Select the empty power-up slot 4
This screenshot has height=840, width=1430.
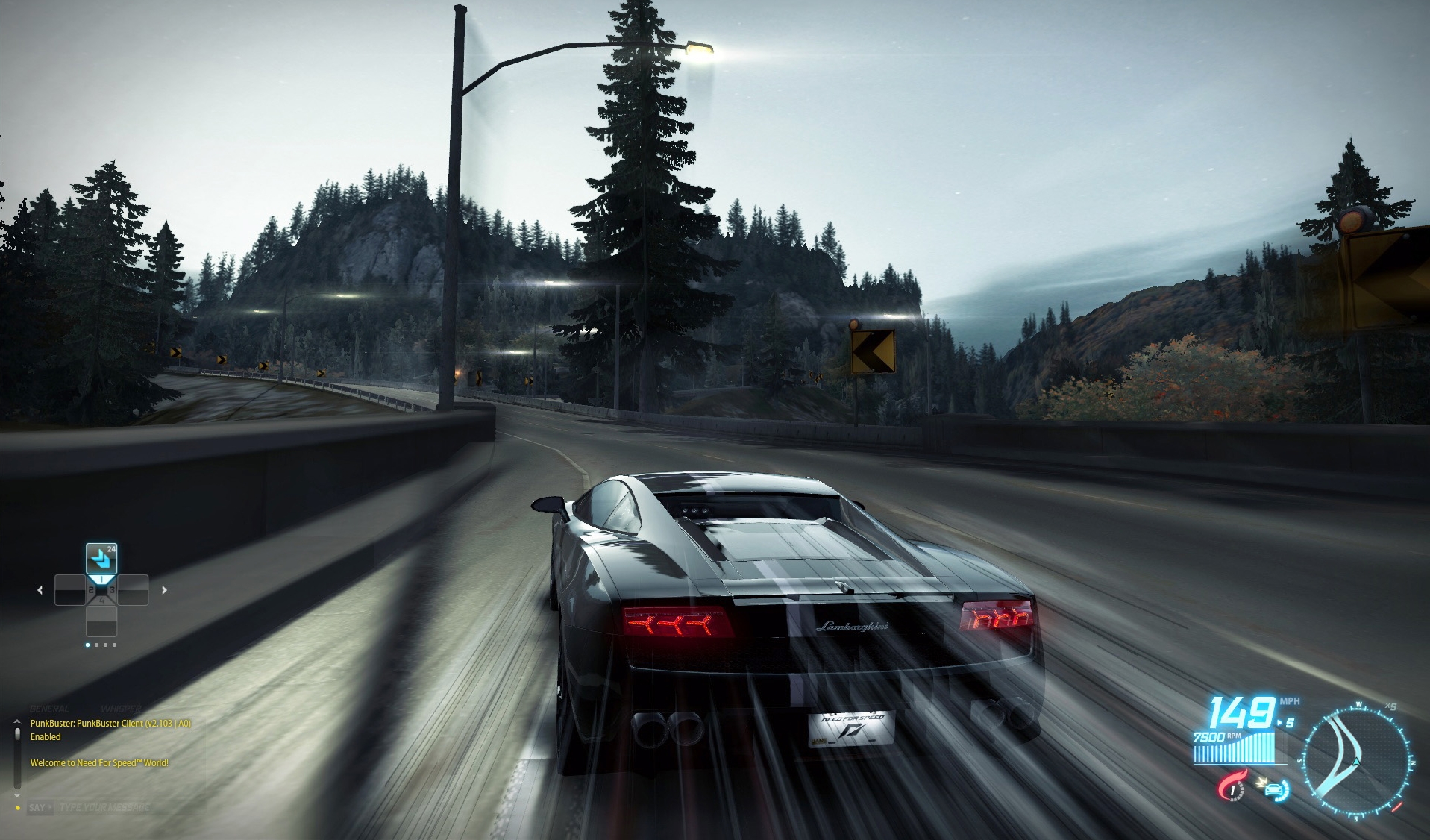click(x=101, y=621)
